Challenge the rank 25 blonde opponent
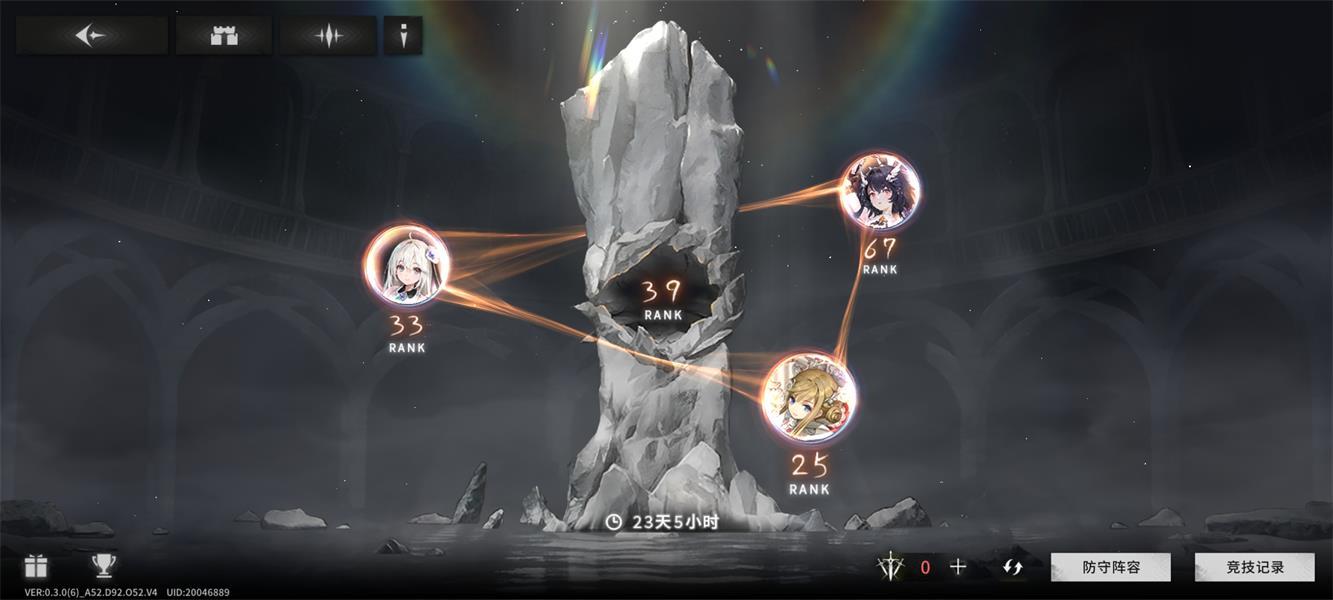 tap(809, 397)
